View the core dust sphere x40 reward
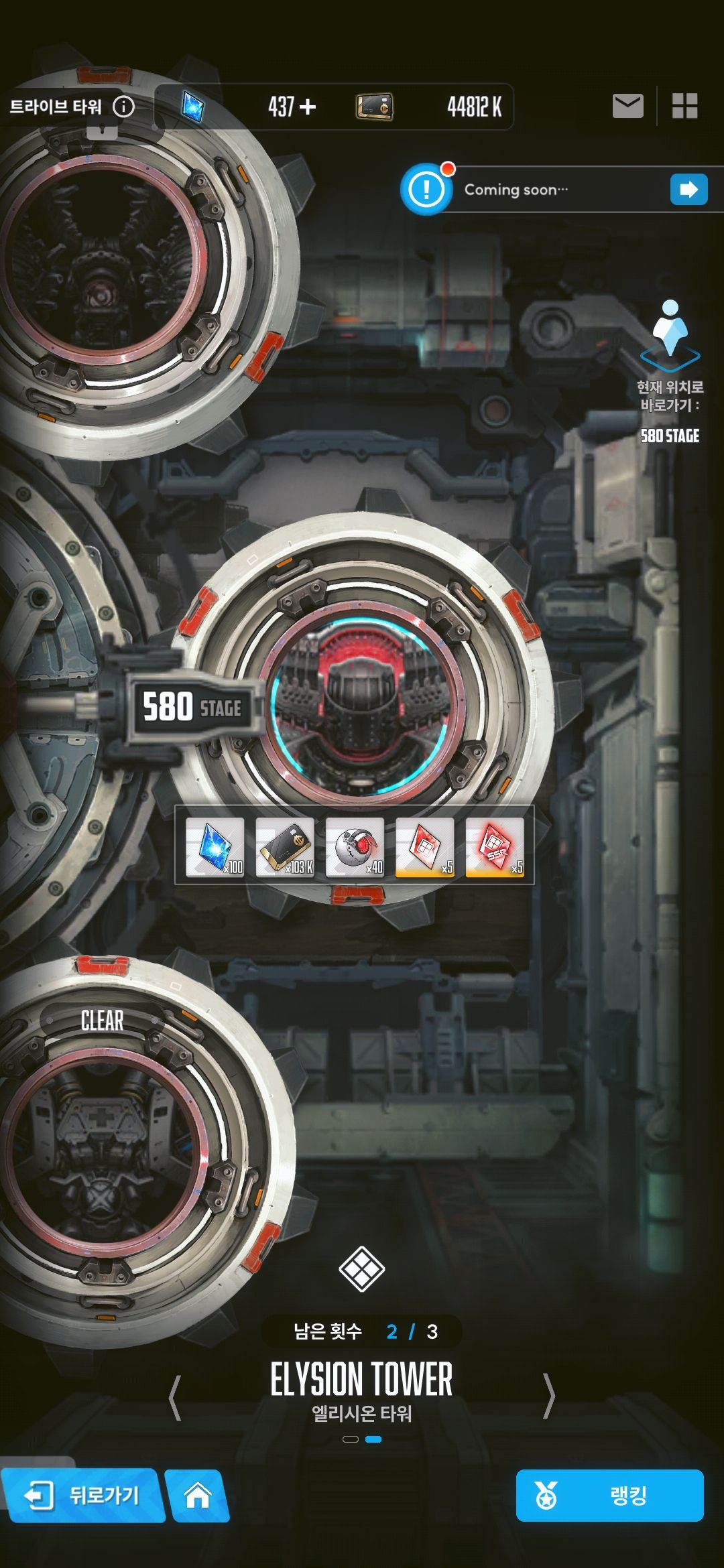 point(355,847)
